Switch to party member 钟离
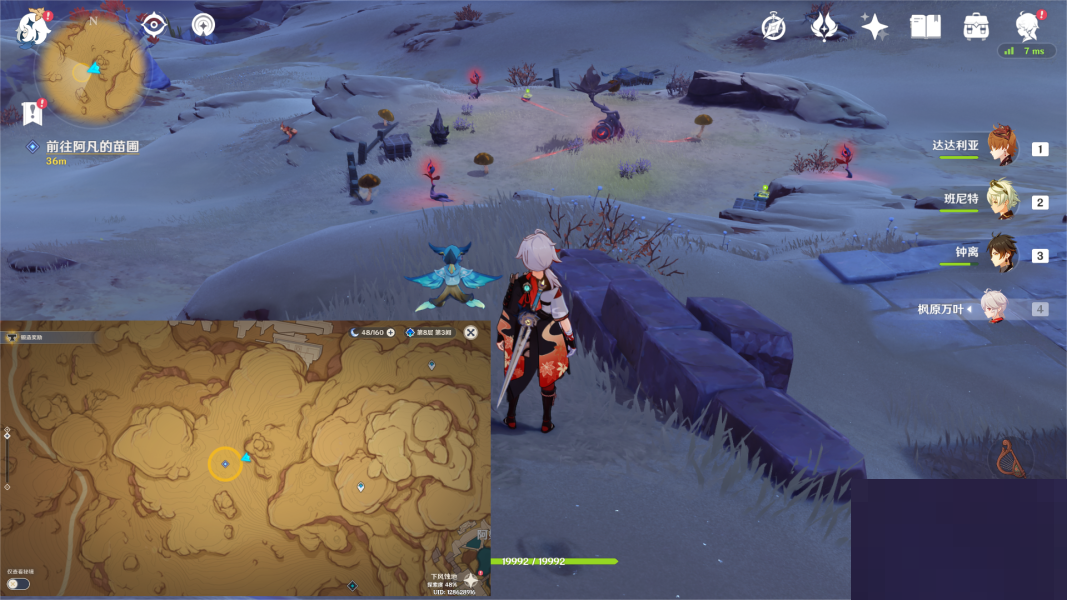 [1001, 255]
